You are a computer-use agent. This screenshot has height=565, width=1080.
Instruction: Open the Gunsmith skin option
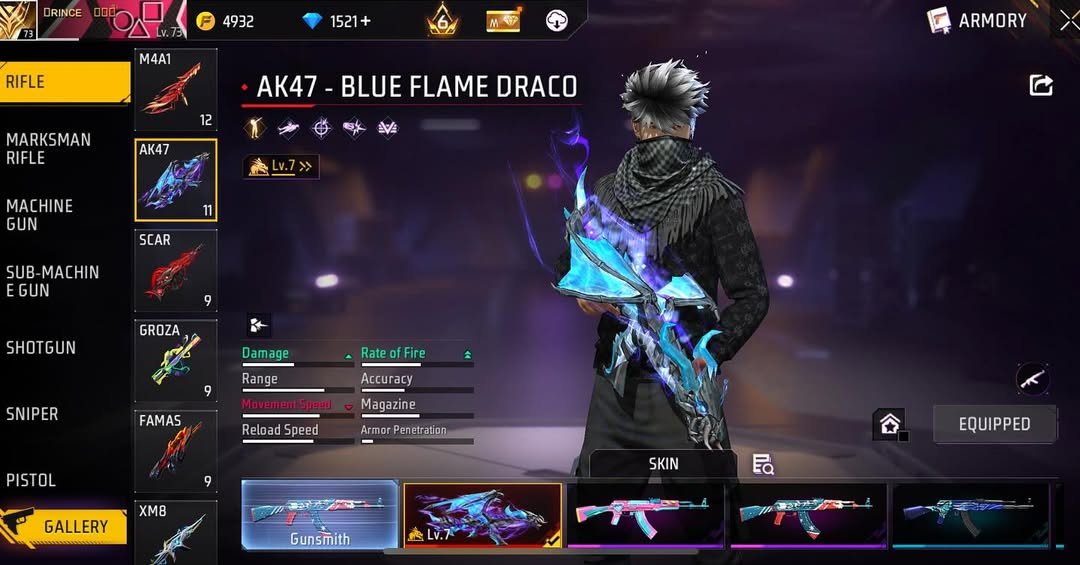[320, 515]
